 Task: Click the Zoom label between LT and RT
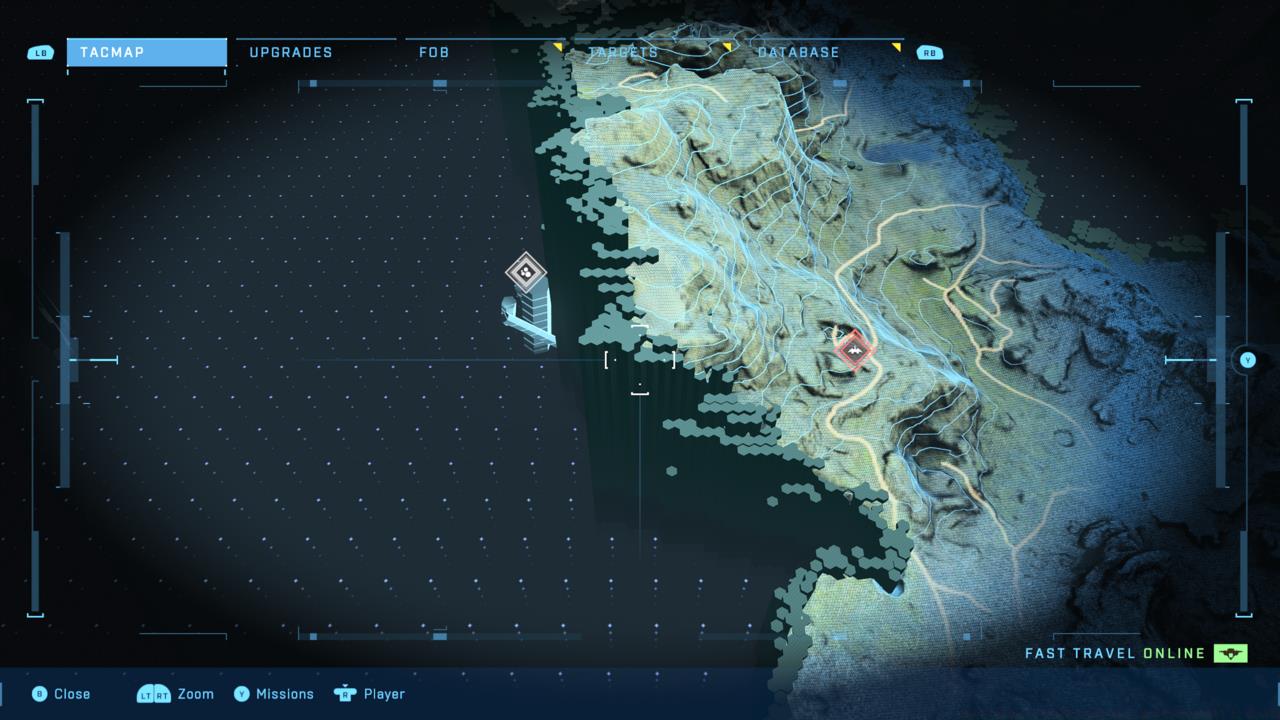pyautogui.click(x=195, y=693)
